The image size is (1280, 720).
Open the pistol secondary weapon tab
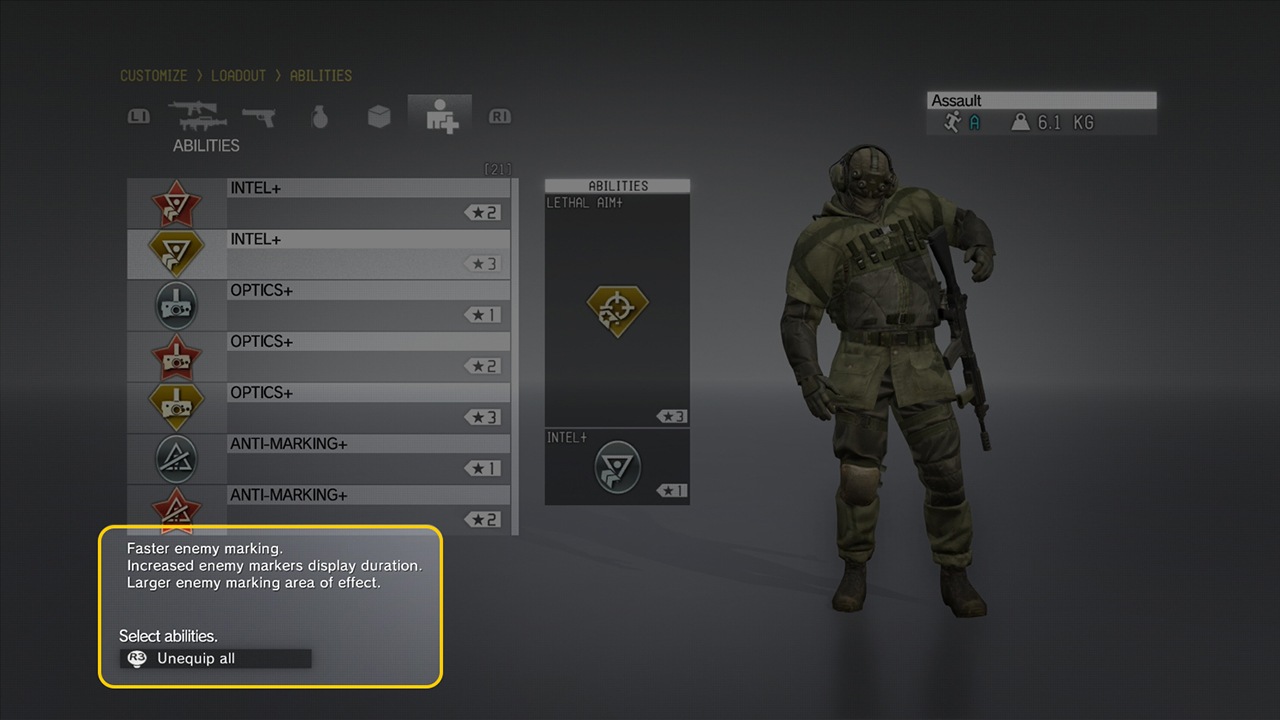point(259,117)
